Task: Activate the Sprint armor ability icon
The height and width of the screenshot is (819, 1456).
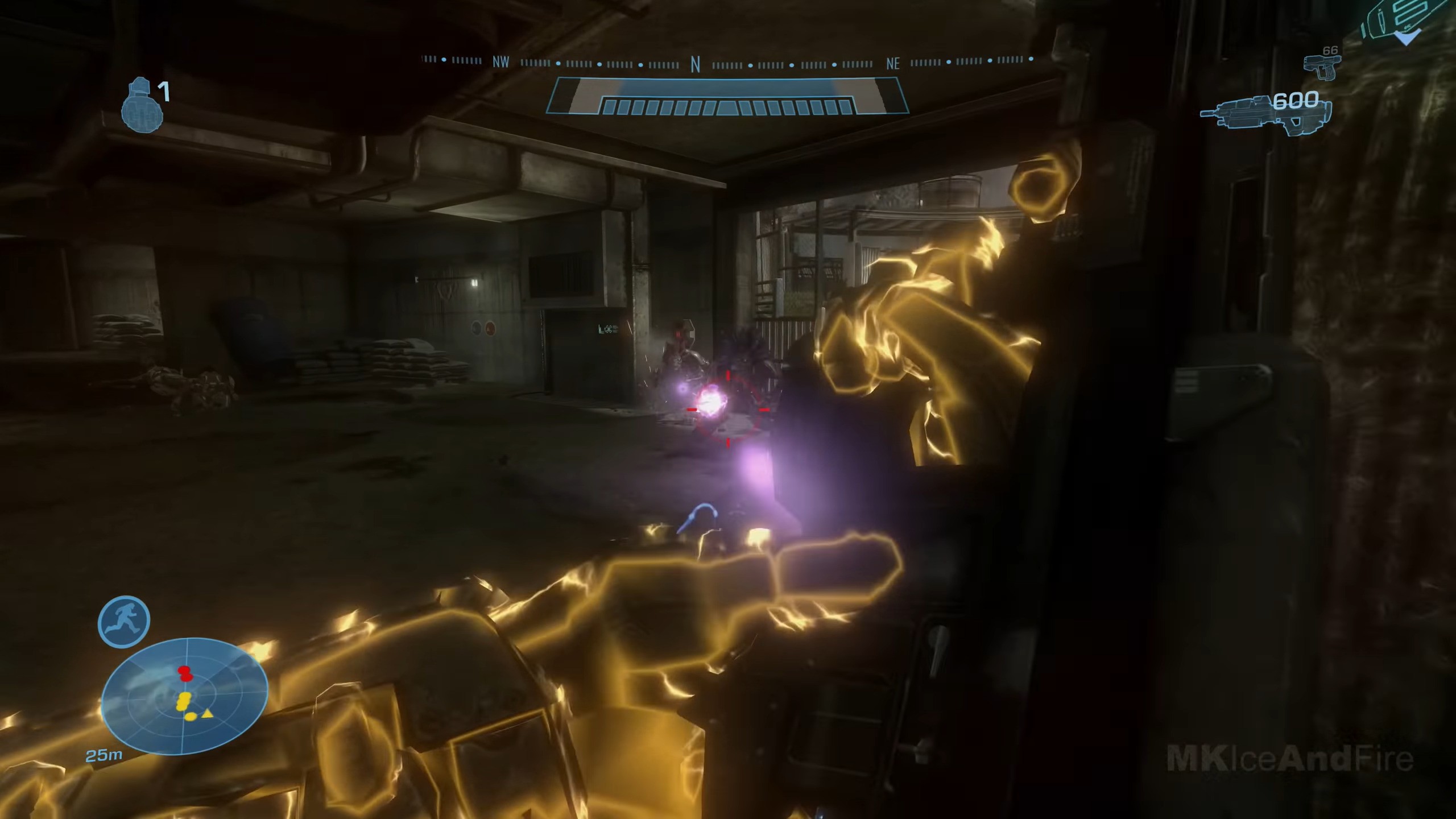Action: click(x=124, y=622)
